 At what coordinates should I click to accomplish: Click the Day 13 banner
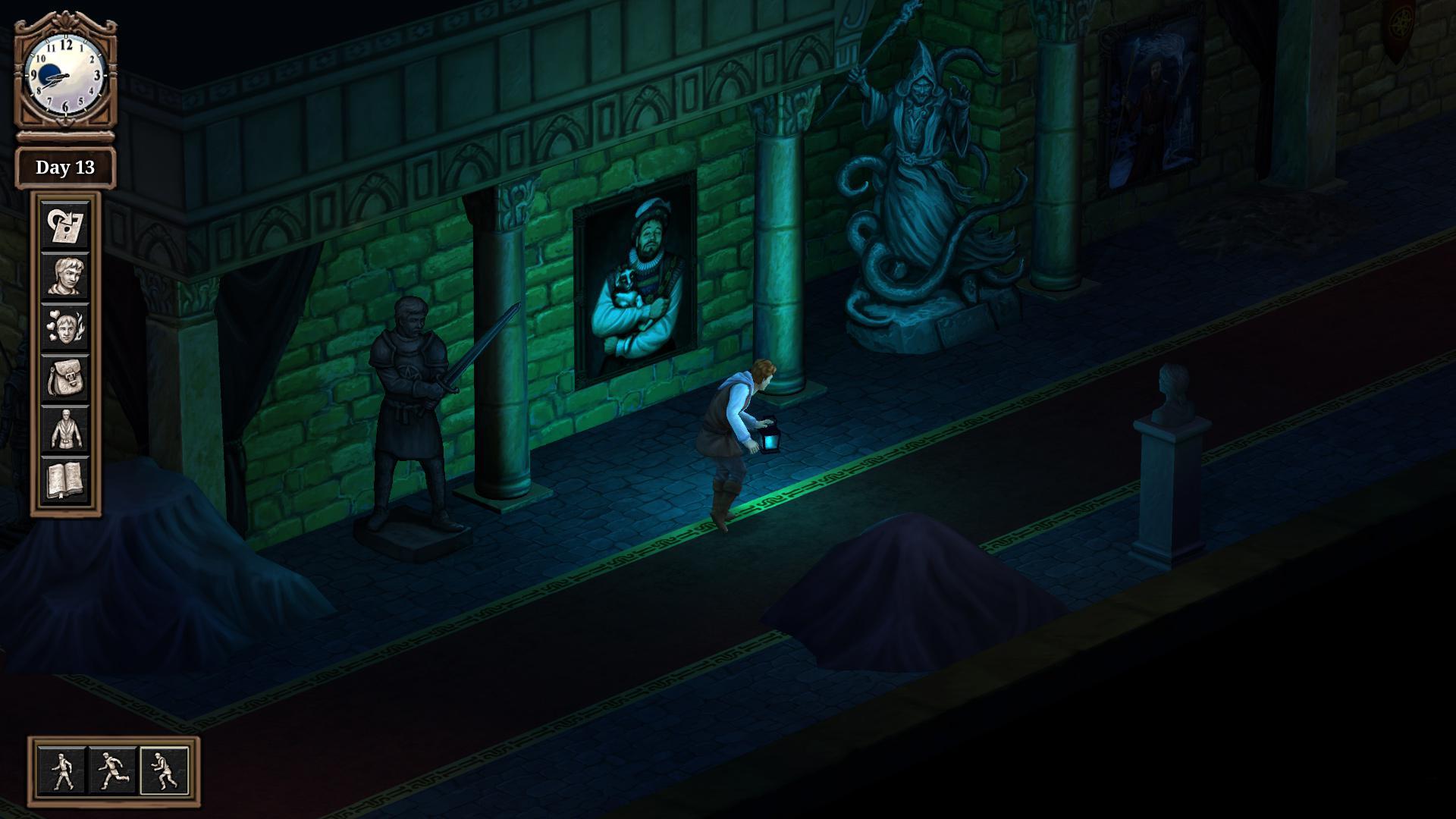[67, 168]
